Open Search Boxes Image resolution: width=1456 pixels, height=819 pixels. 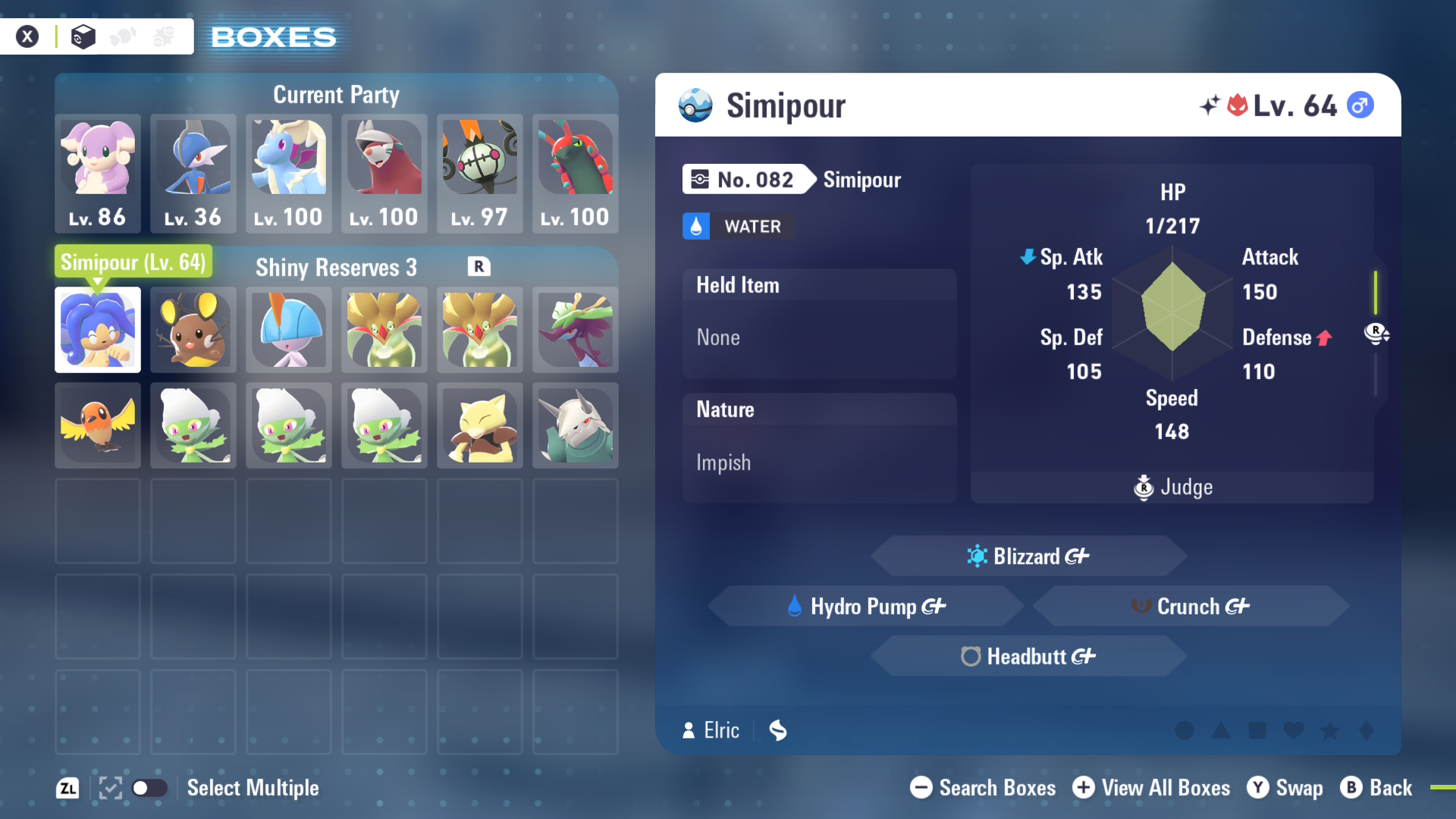click(983, 788)
